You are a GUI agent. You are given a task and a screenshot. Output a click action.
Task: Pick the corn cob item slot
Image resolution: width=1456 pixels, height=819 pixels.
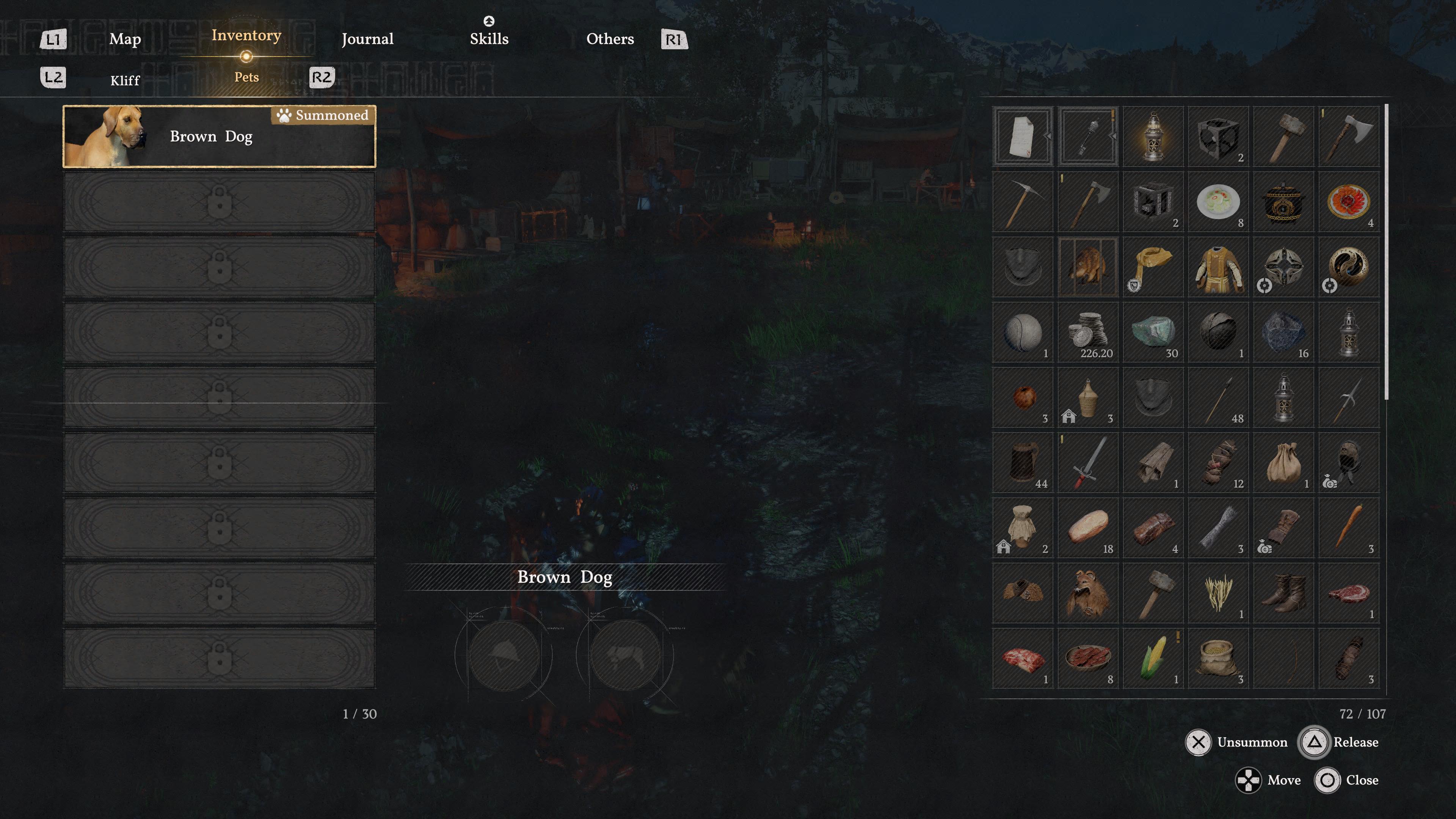[x=1153, y=659]
